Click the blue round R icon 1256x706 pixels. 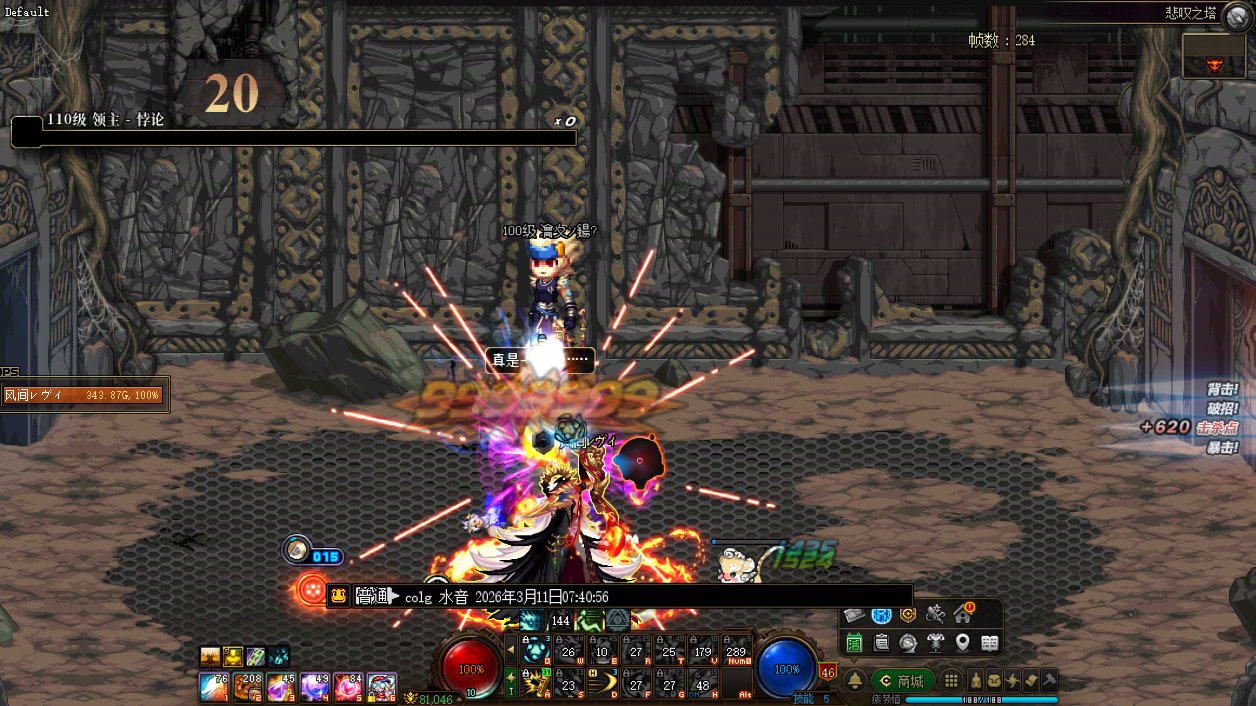tap(881, 615)
